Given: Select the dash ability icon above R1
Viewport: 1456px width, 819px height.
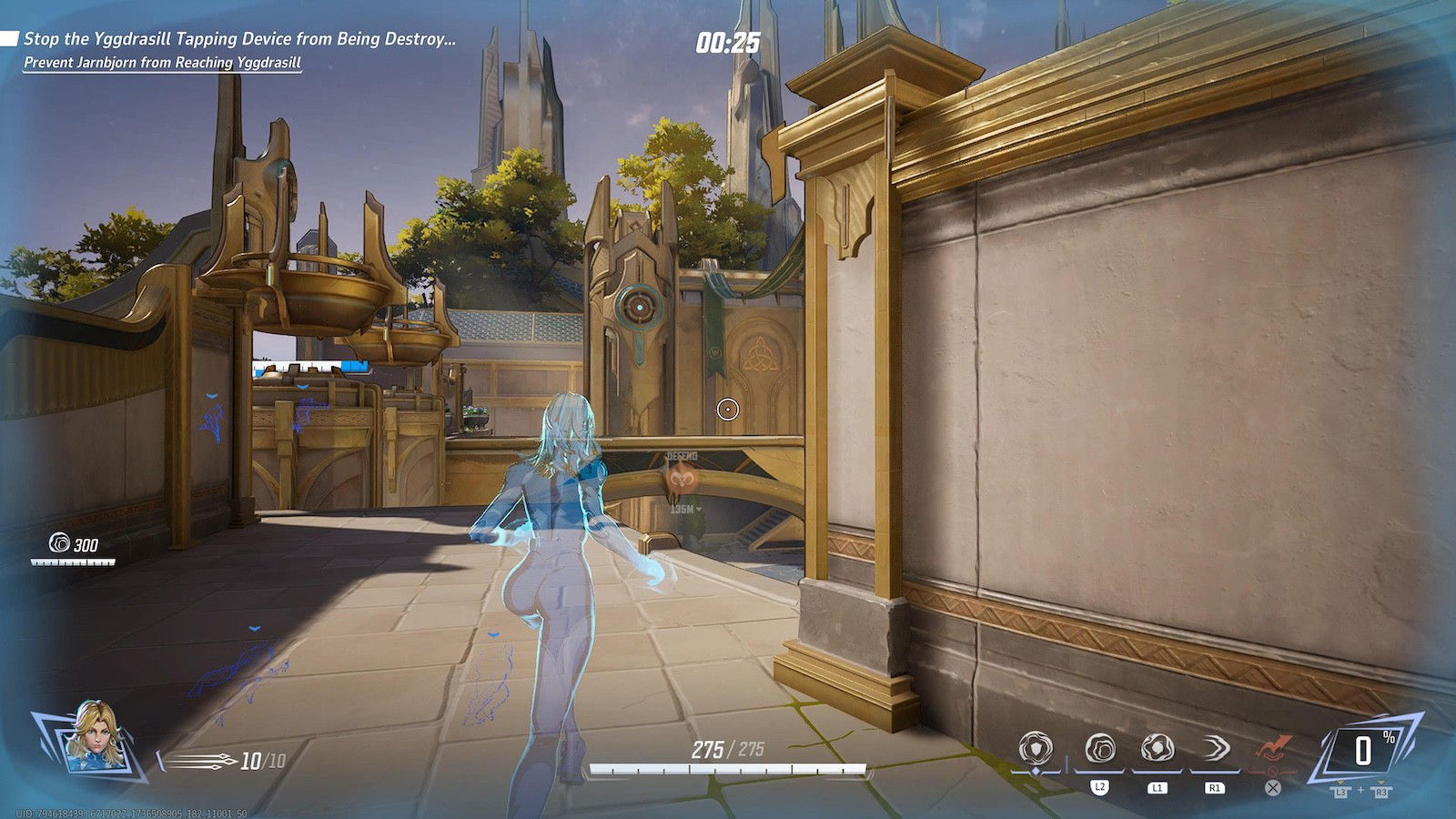Looking at the screenshot, I should pyautogui.click(x=1217, y=749).
